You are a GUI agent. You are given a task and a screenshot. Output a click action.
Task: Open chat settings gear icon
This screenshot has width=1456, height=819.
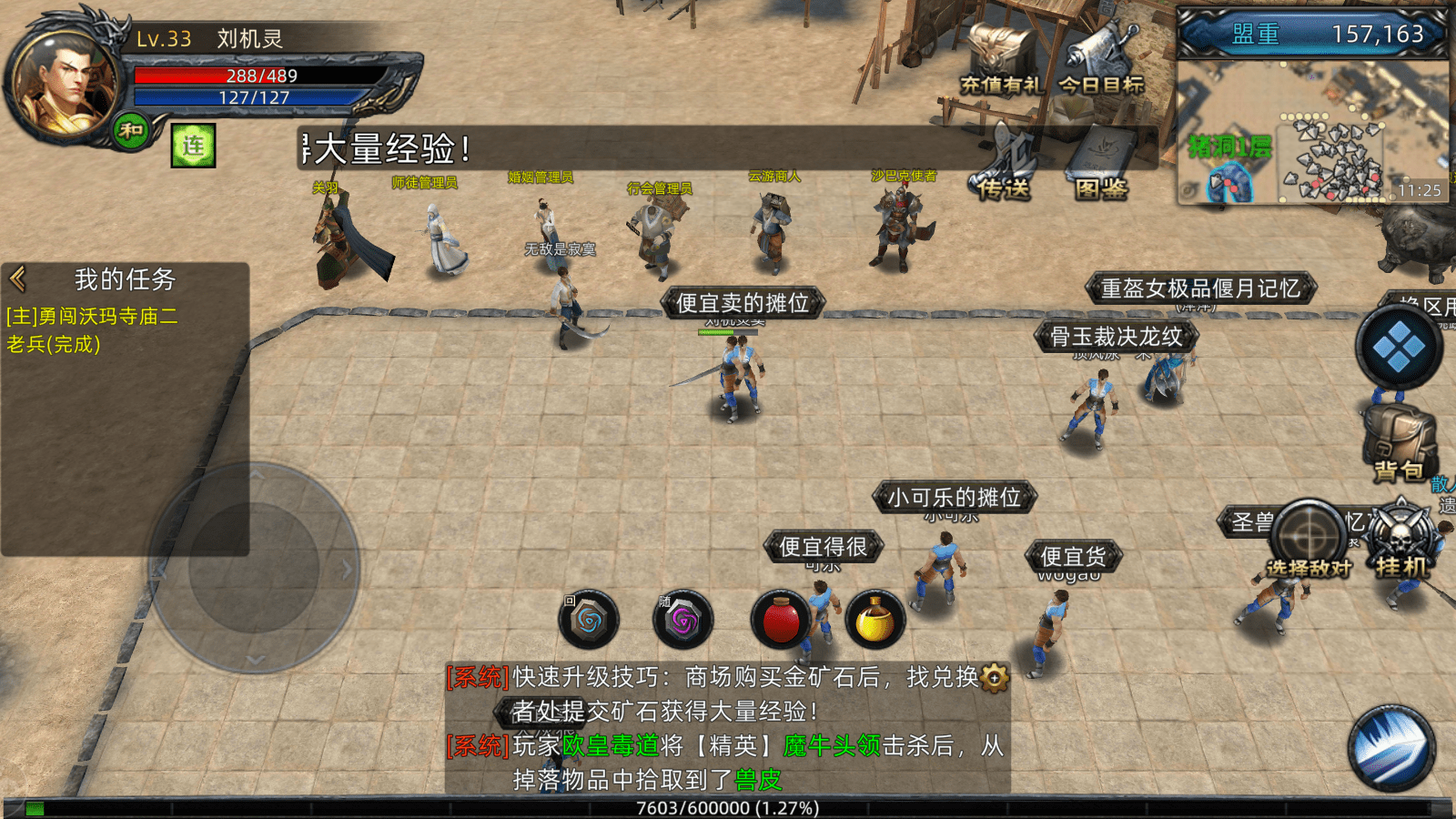(x=995, y=678)
